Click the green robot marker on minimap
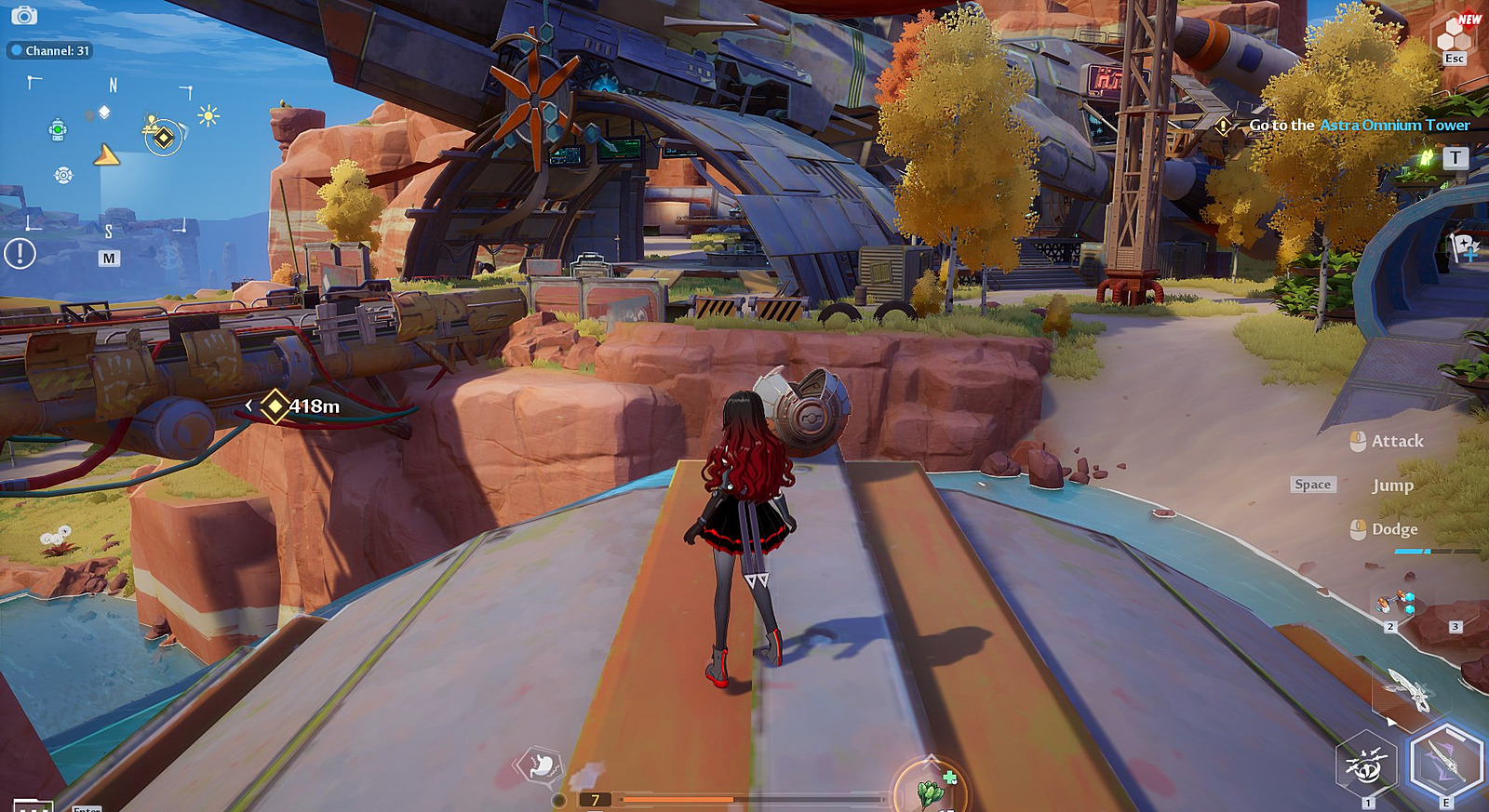 pyautogui.click(x=58, y=129)
